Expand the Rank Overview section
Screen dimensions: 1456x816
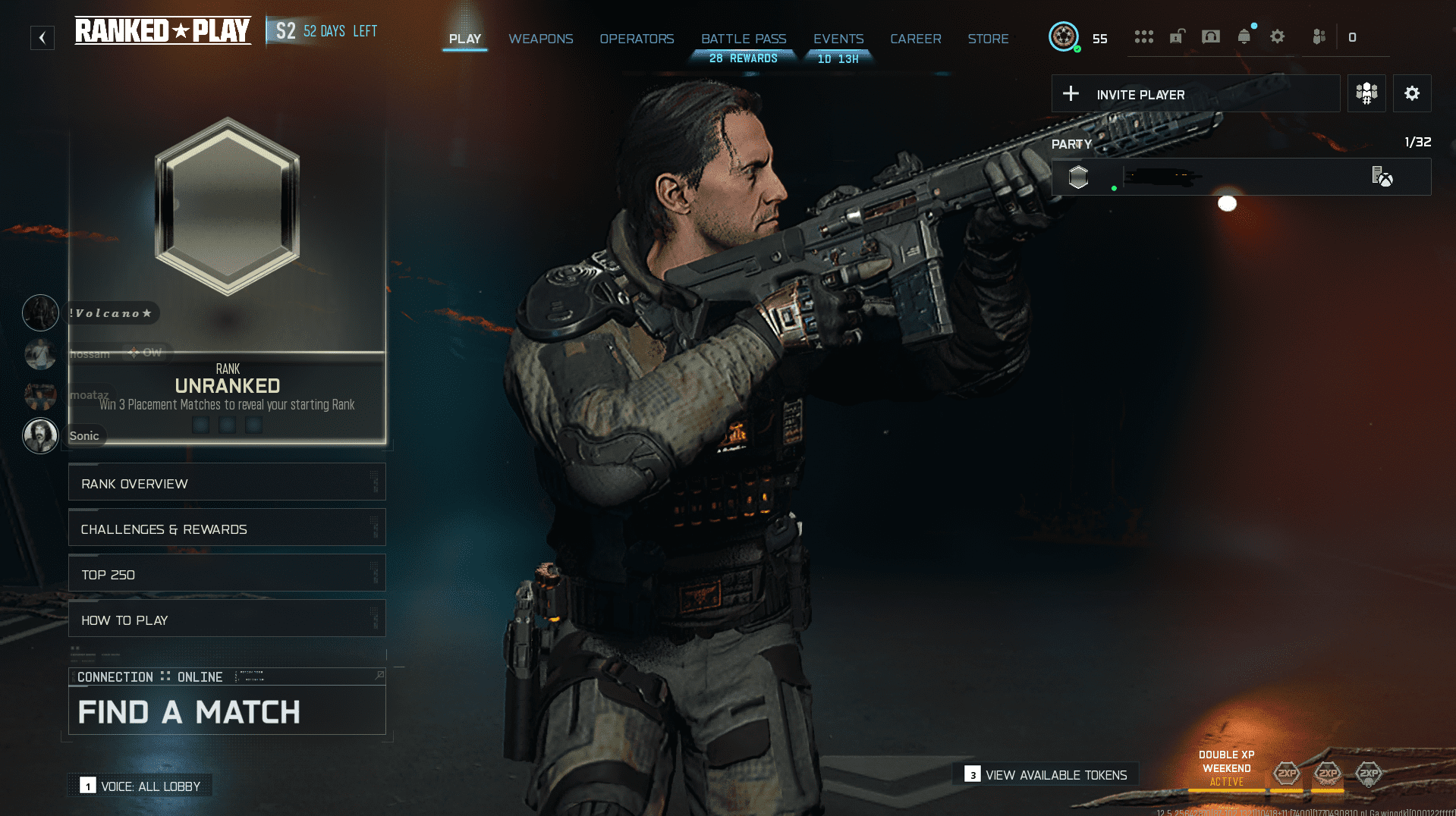(226, 482)
